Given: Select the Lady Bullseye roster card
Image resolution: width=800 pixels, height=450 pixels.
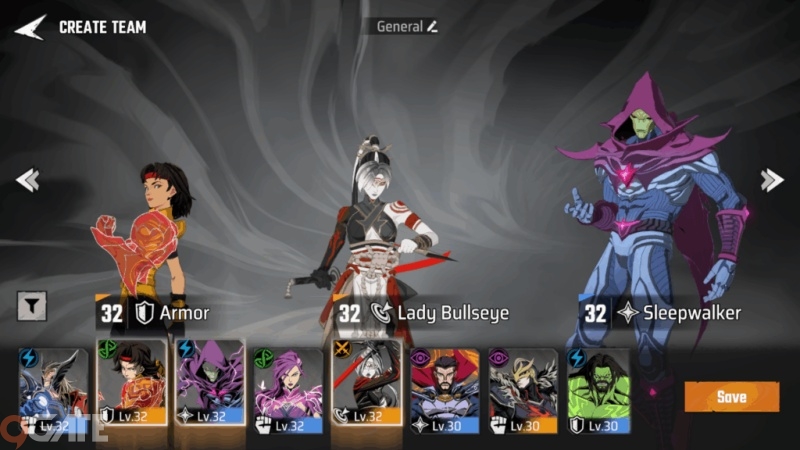Looking at the screenshot, I should pos(367,382).
